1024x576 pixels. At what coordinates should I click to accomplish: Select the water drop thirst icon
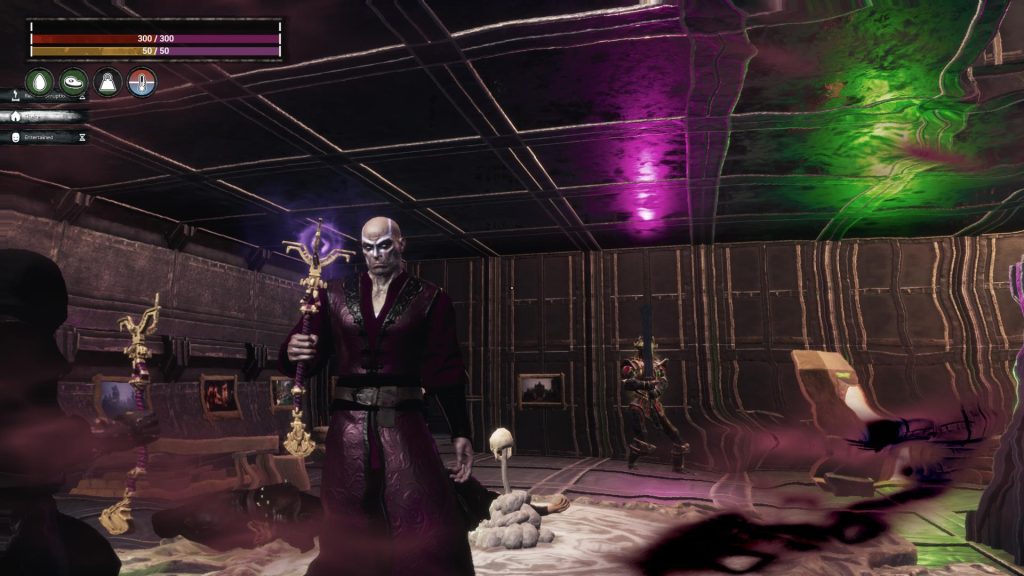click(40, 82)
